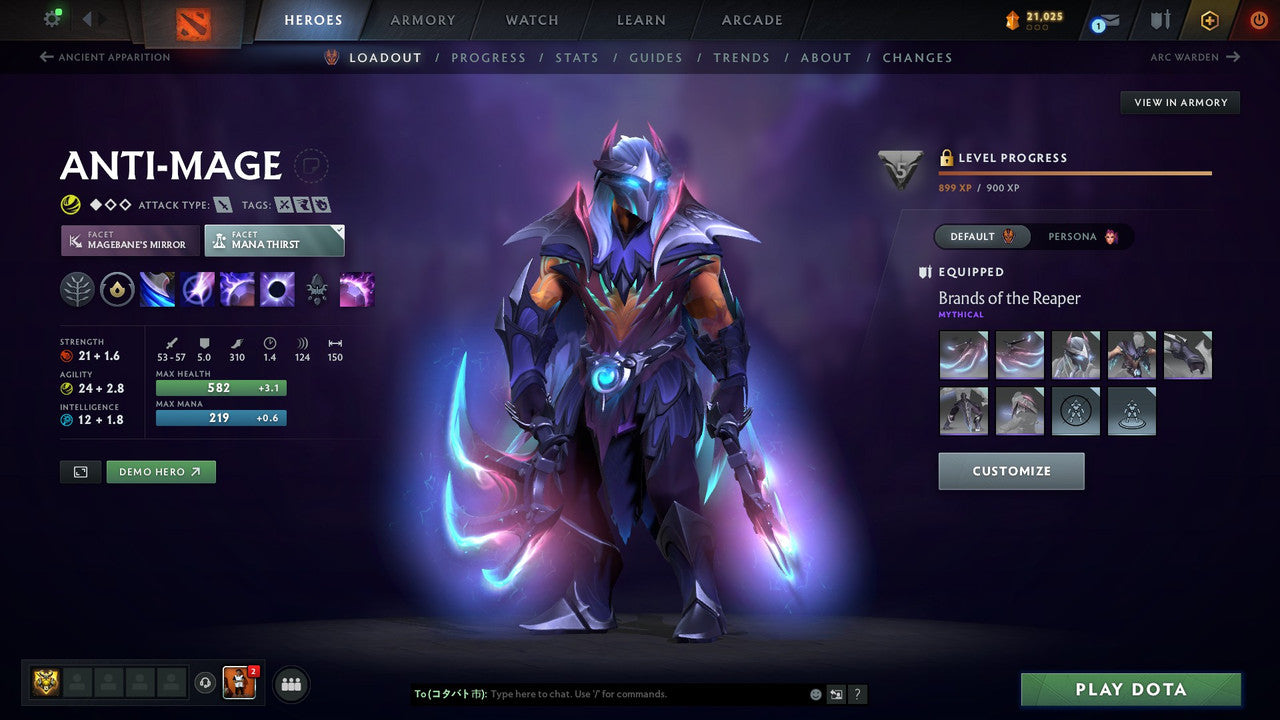Select the Mana Void ability icon
This screenshot has width=1280, height=720.
(276, 289)
